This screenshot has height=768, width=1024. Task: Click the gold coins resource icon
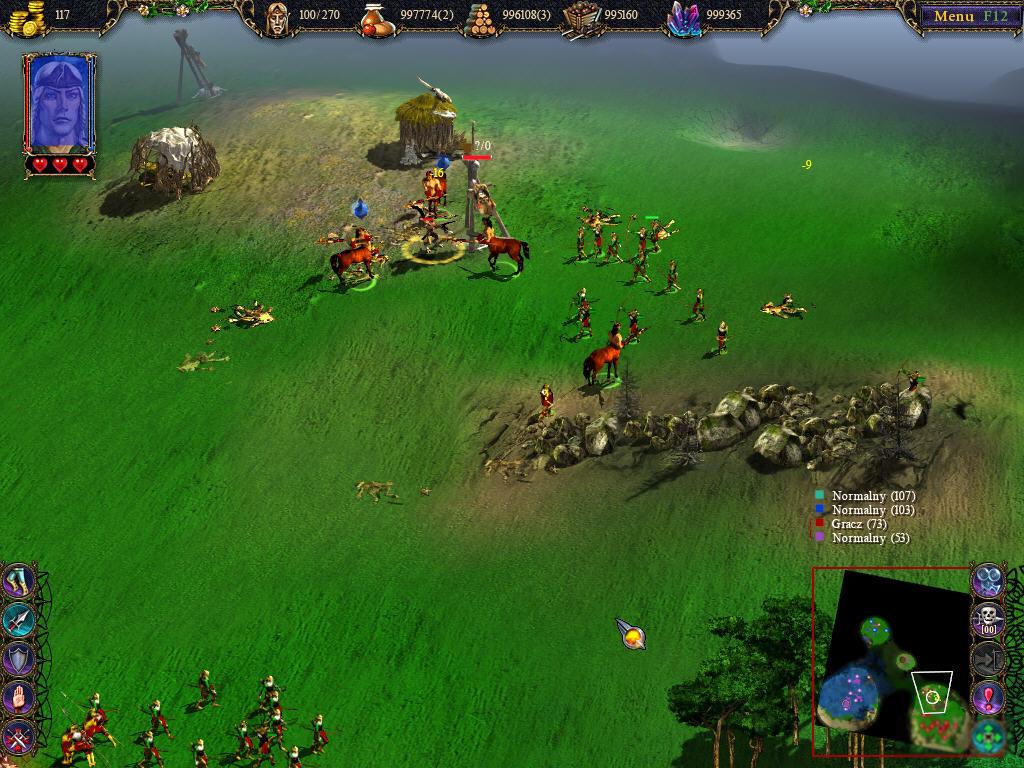pos(28,17)
